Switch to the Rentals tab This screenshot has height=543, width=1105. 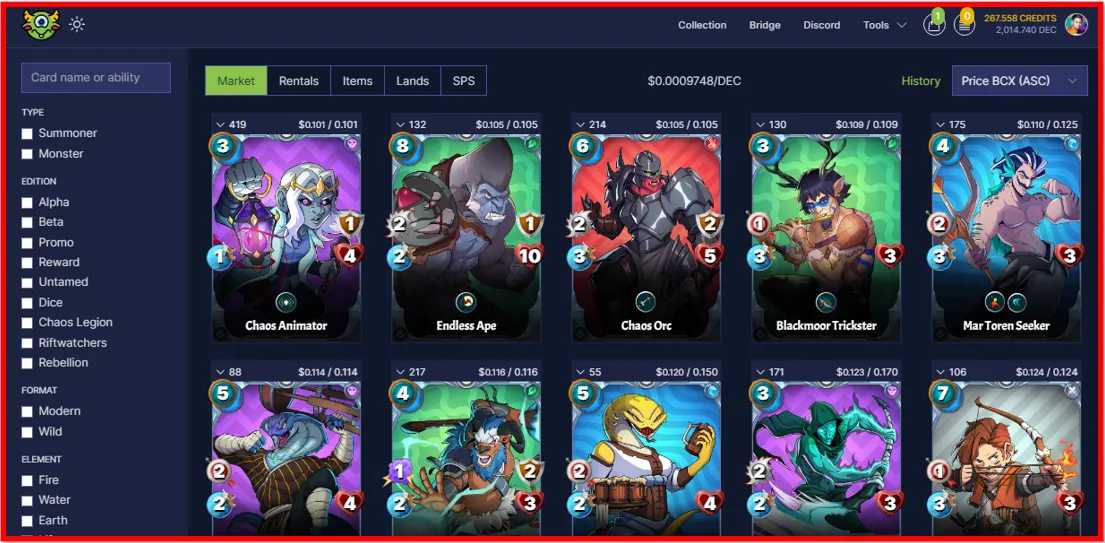(x=299, y=81)
